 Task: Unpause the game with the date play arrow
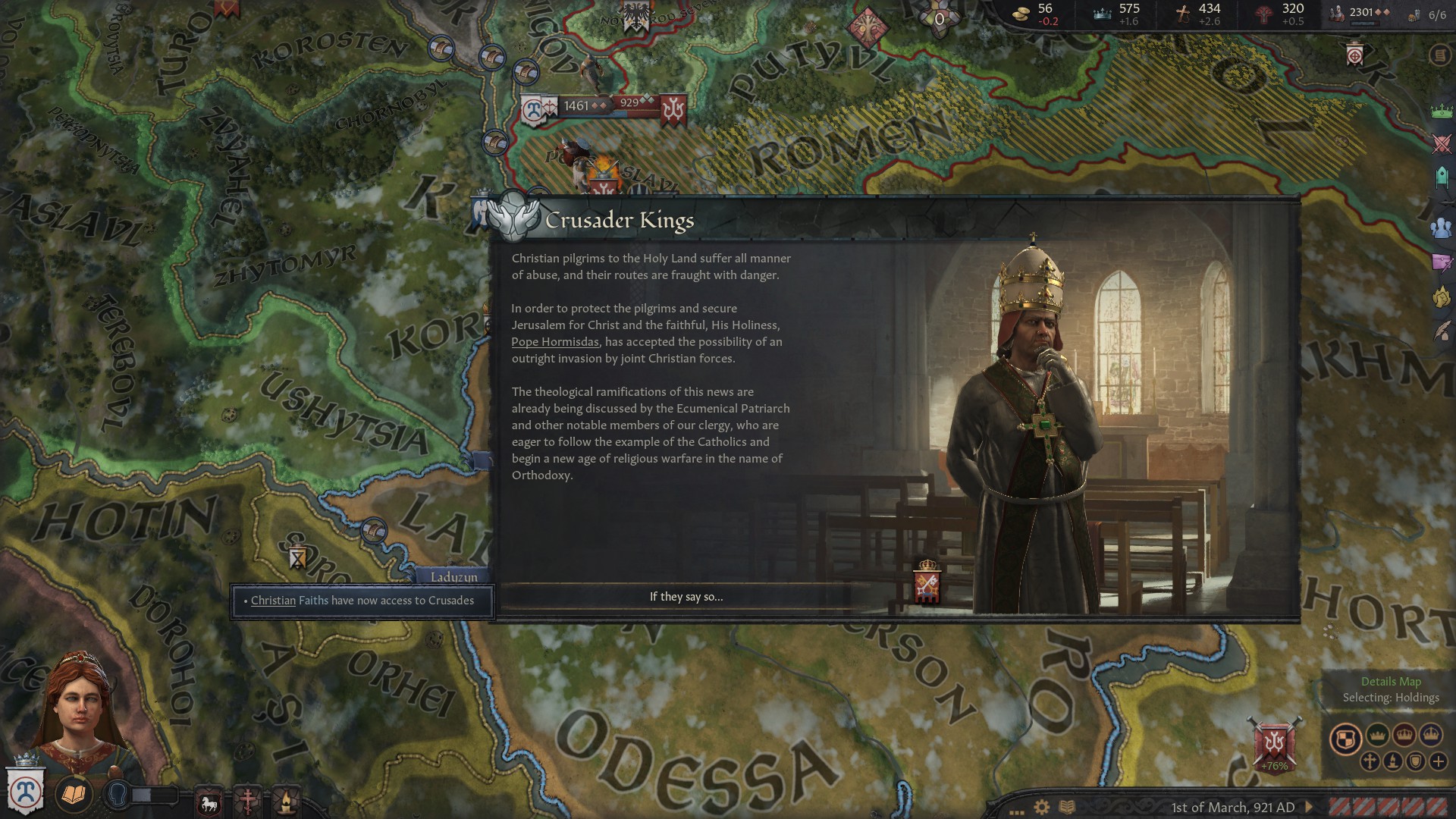click(1309, 807)
